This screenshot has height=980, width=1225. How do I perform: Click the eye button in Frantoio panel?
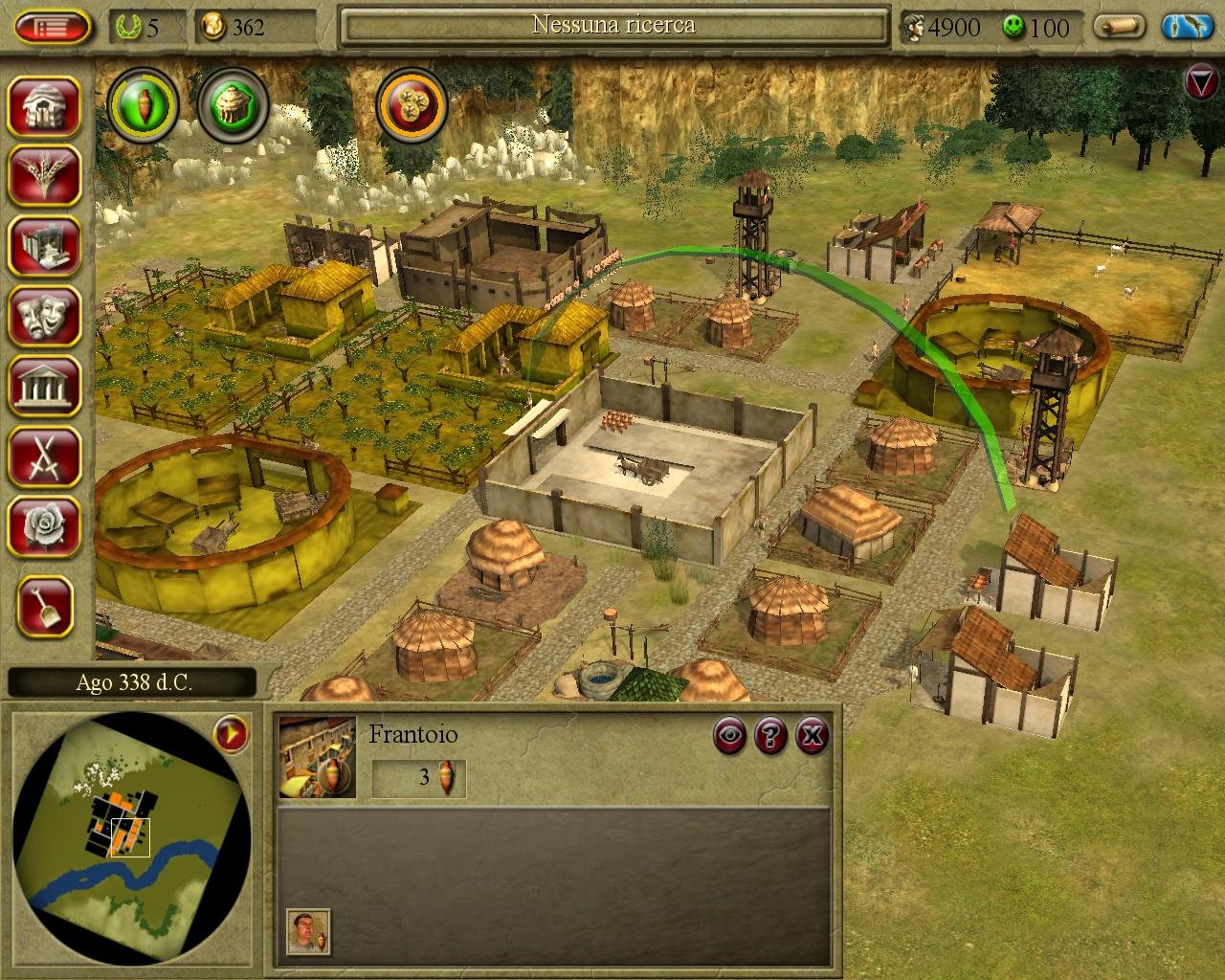pos(731,735)
